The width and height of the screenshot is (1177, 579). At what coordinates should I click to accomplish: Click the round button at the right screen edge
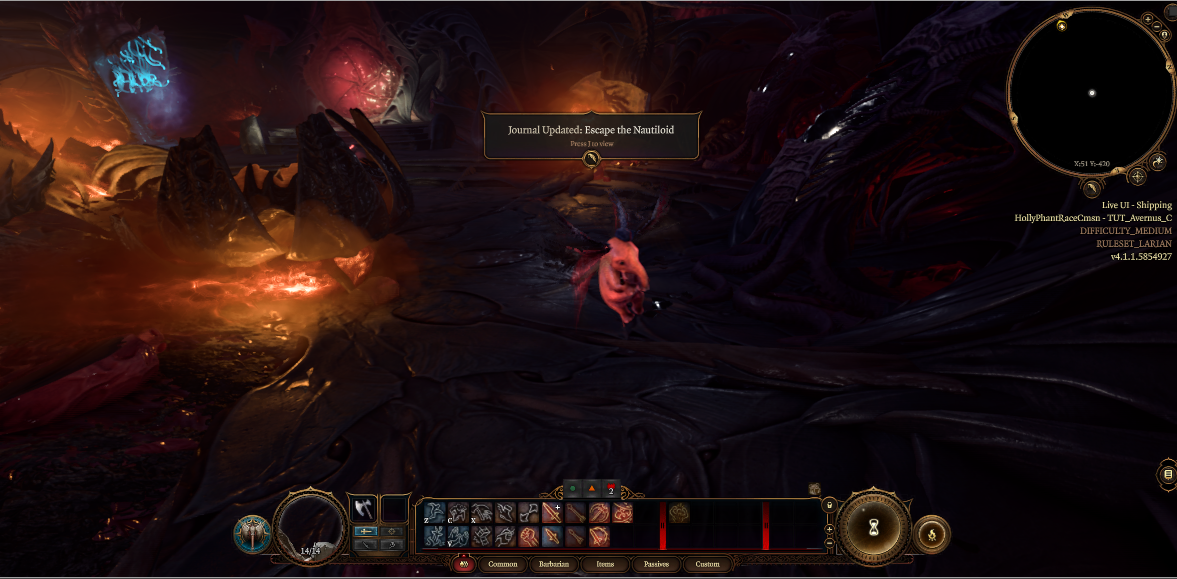point(1168,473)
